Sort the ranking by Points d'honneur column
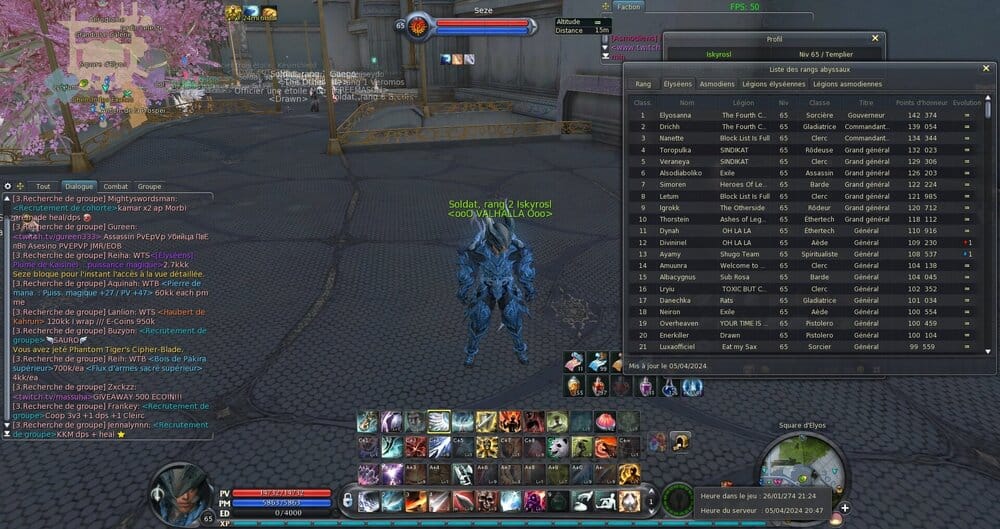 (919, 102)
